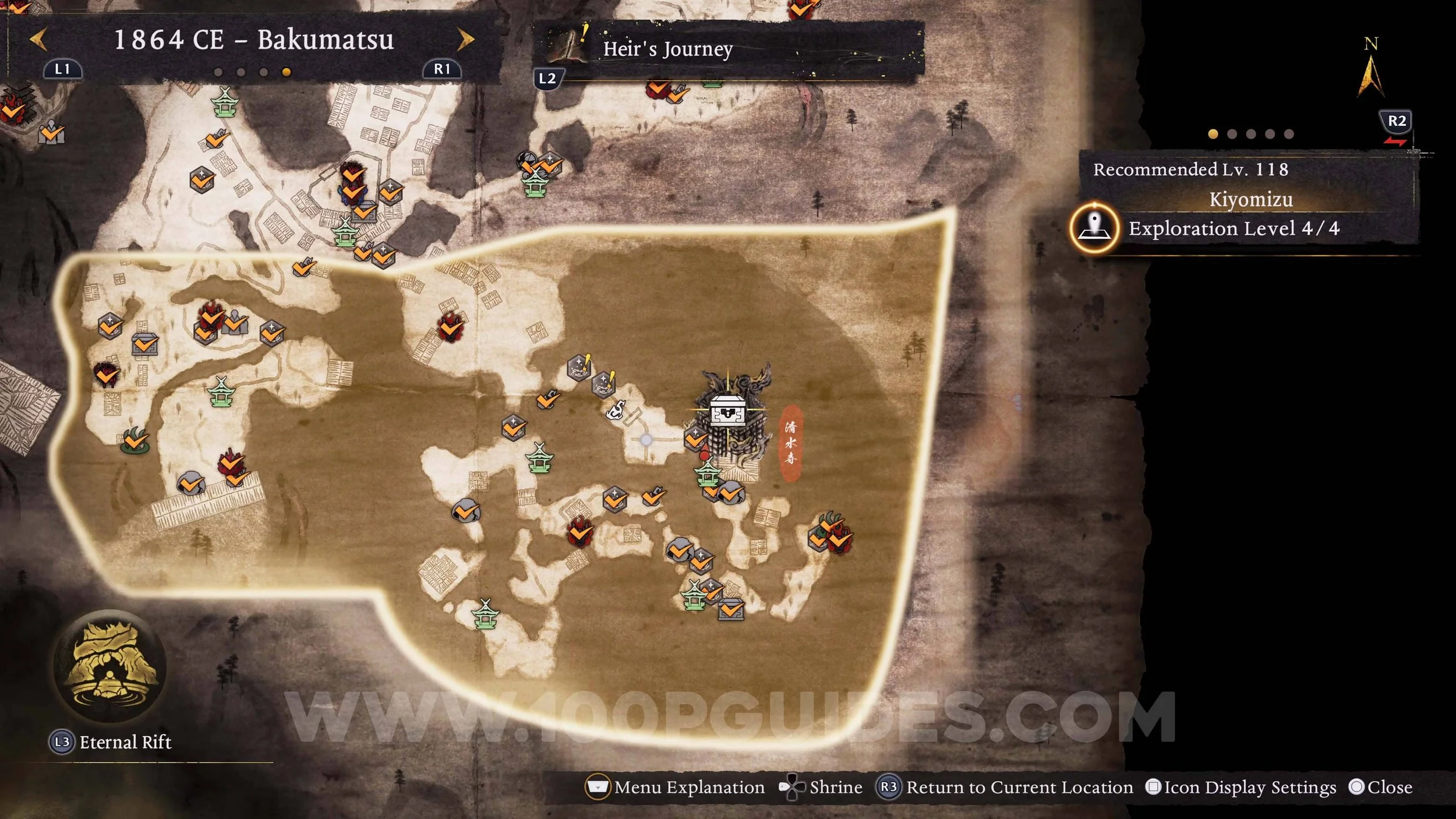The image size is (1456, 819).
Task: Click the north compass arrow
Action: tap(1370, 76)
